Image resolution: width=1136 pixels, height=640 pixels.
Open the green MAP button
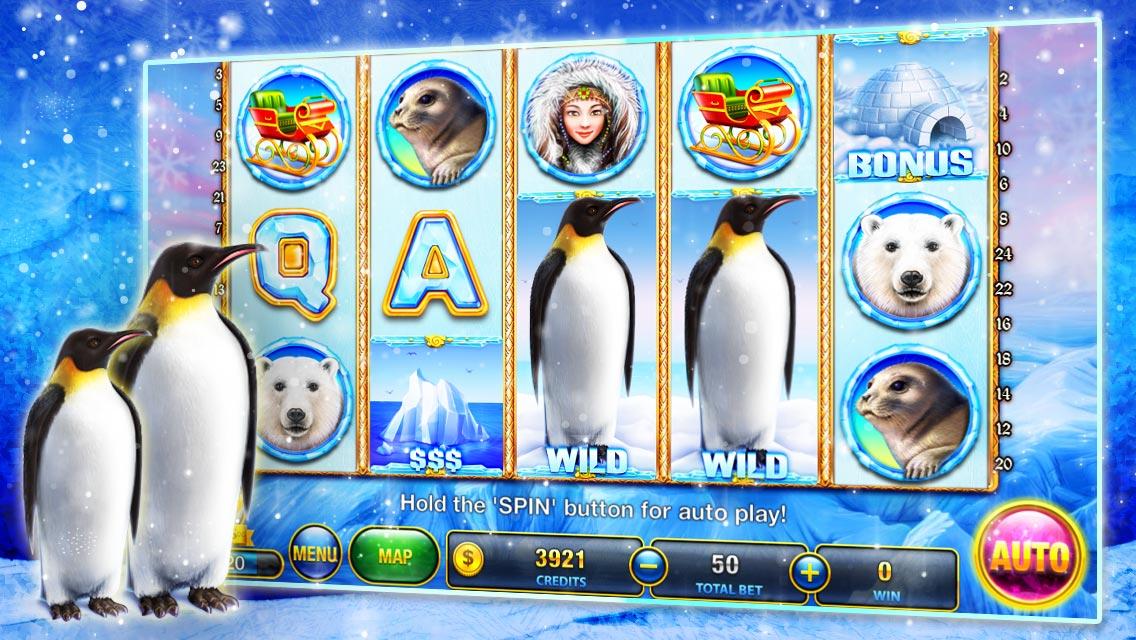click(393, 553)
